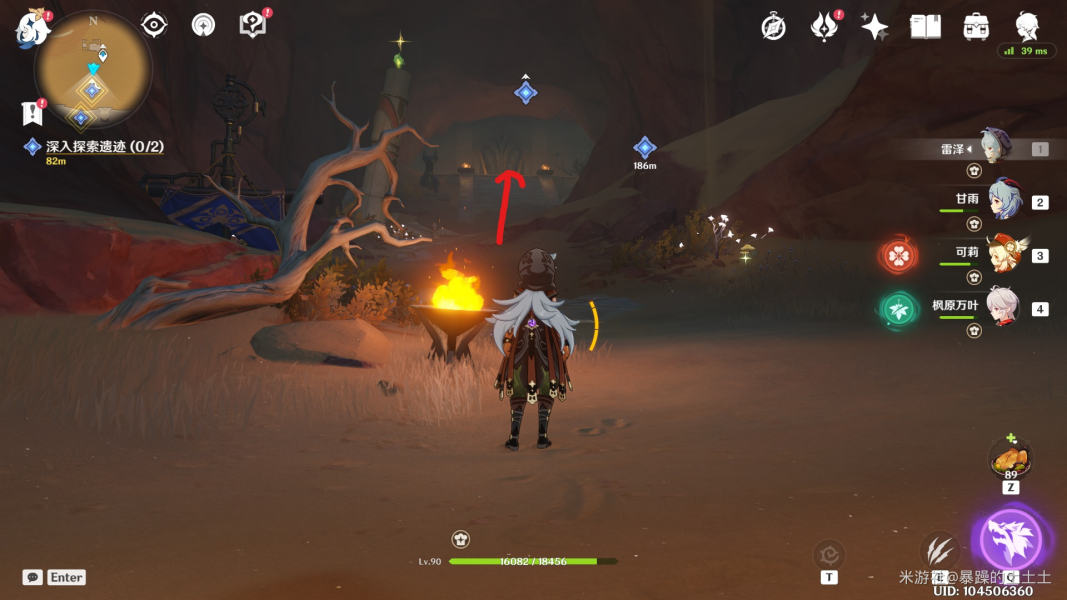Open the Paimon menu

coord(32,28)
